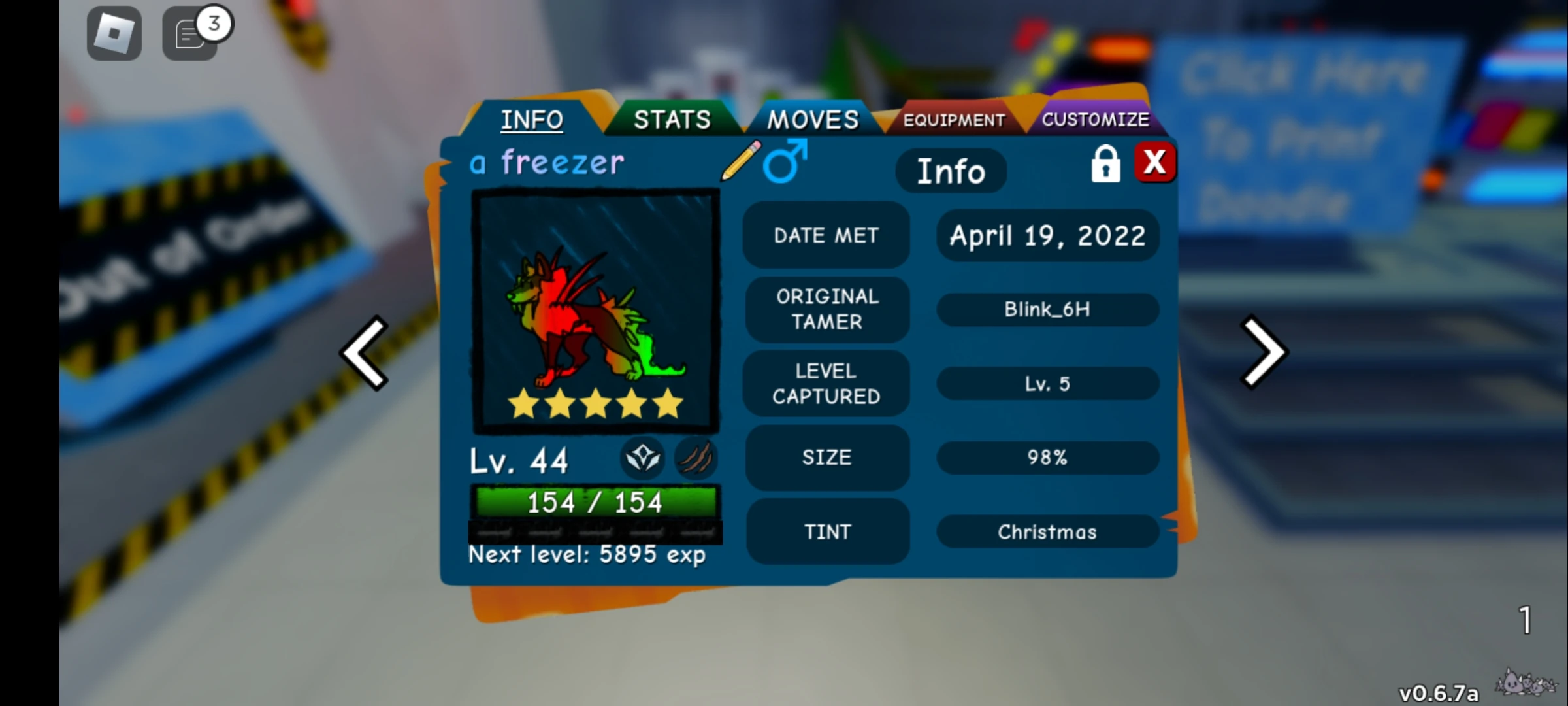Toggle the lock on this Loomian

coord(1106,164)
